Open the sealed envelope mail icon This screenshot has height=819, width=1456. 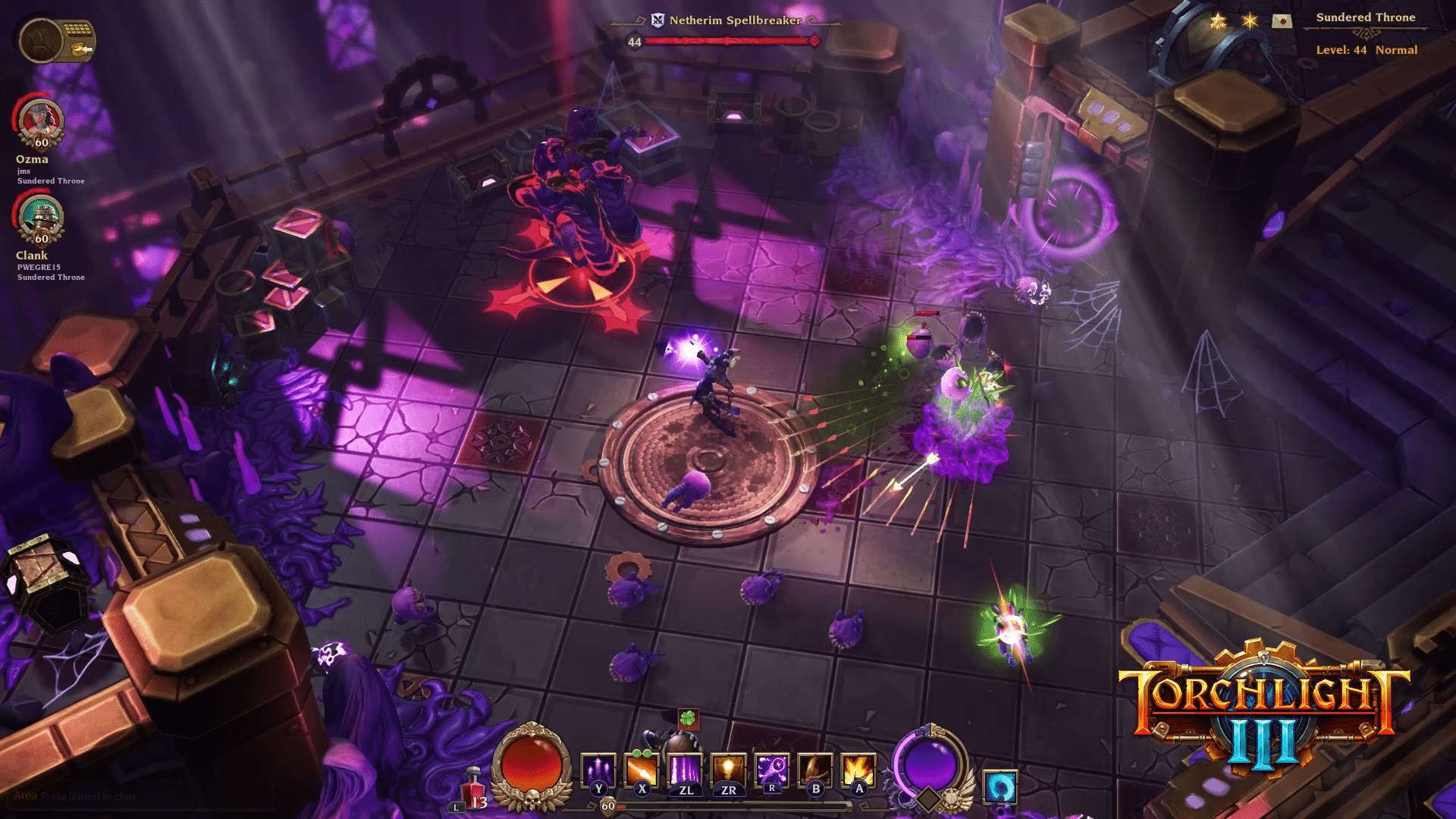point(1282,20)
